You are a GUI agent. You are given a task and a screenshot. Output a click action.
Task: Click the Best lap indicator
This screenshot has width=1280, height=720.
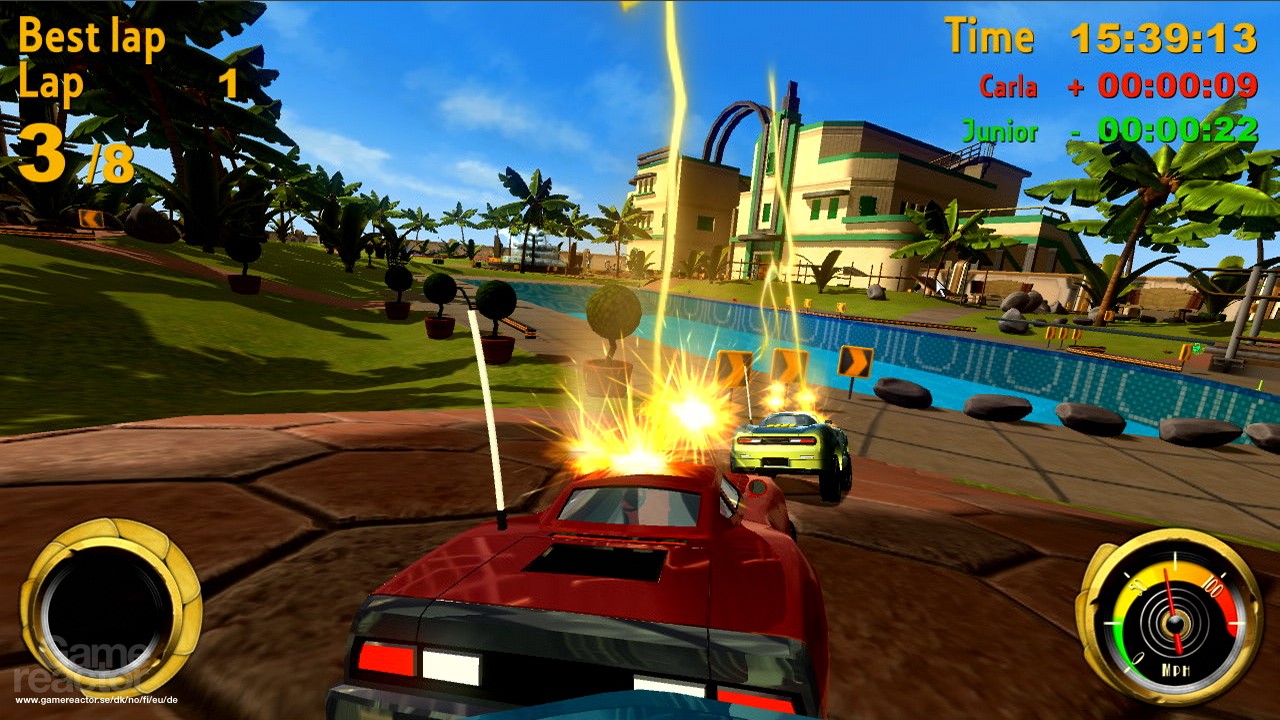(x=93, y=36)
